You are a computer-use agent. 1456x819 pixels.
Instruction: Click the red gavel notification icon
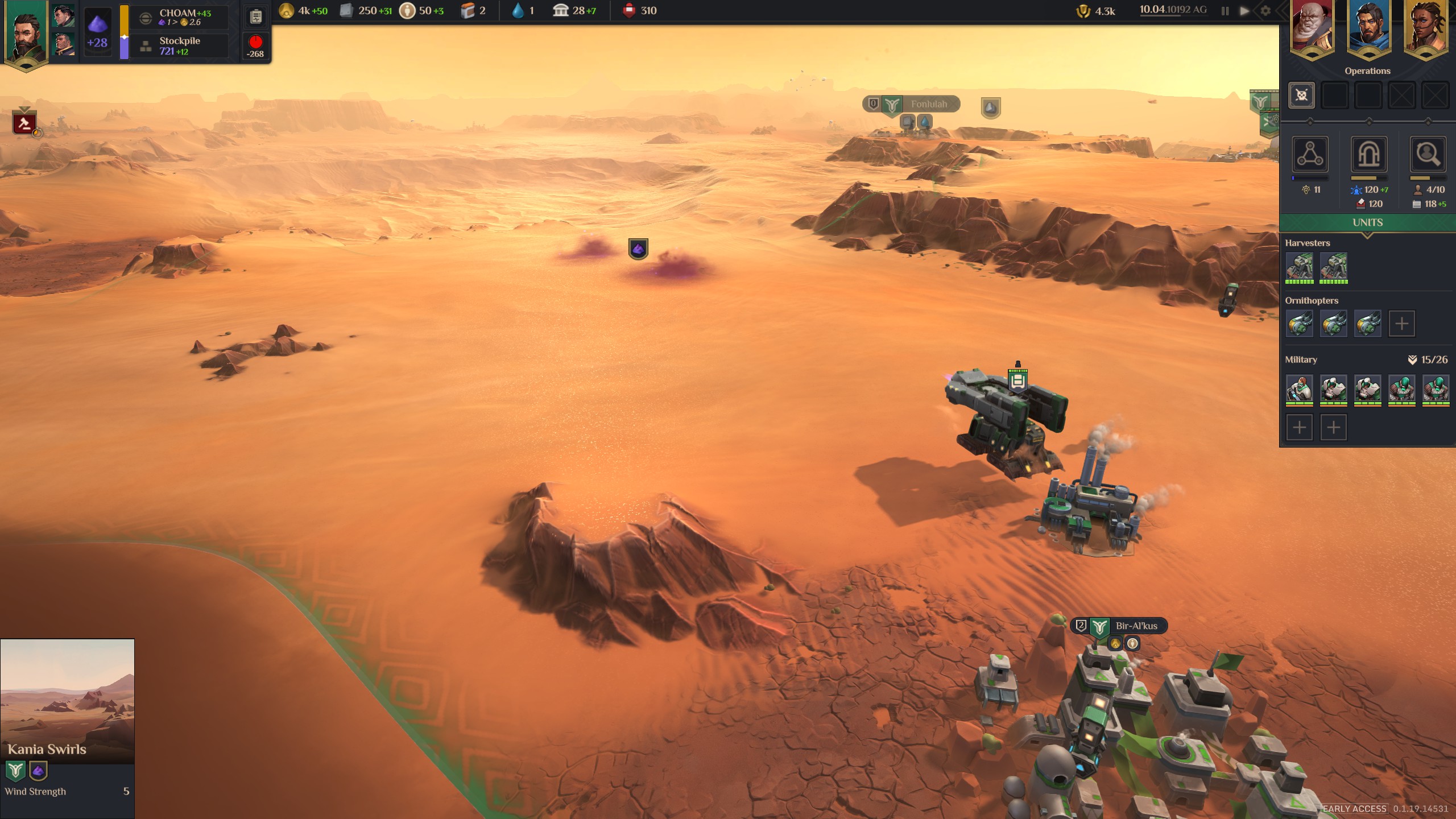tap(24, 123)
